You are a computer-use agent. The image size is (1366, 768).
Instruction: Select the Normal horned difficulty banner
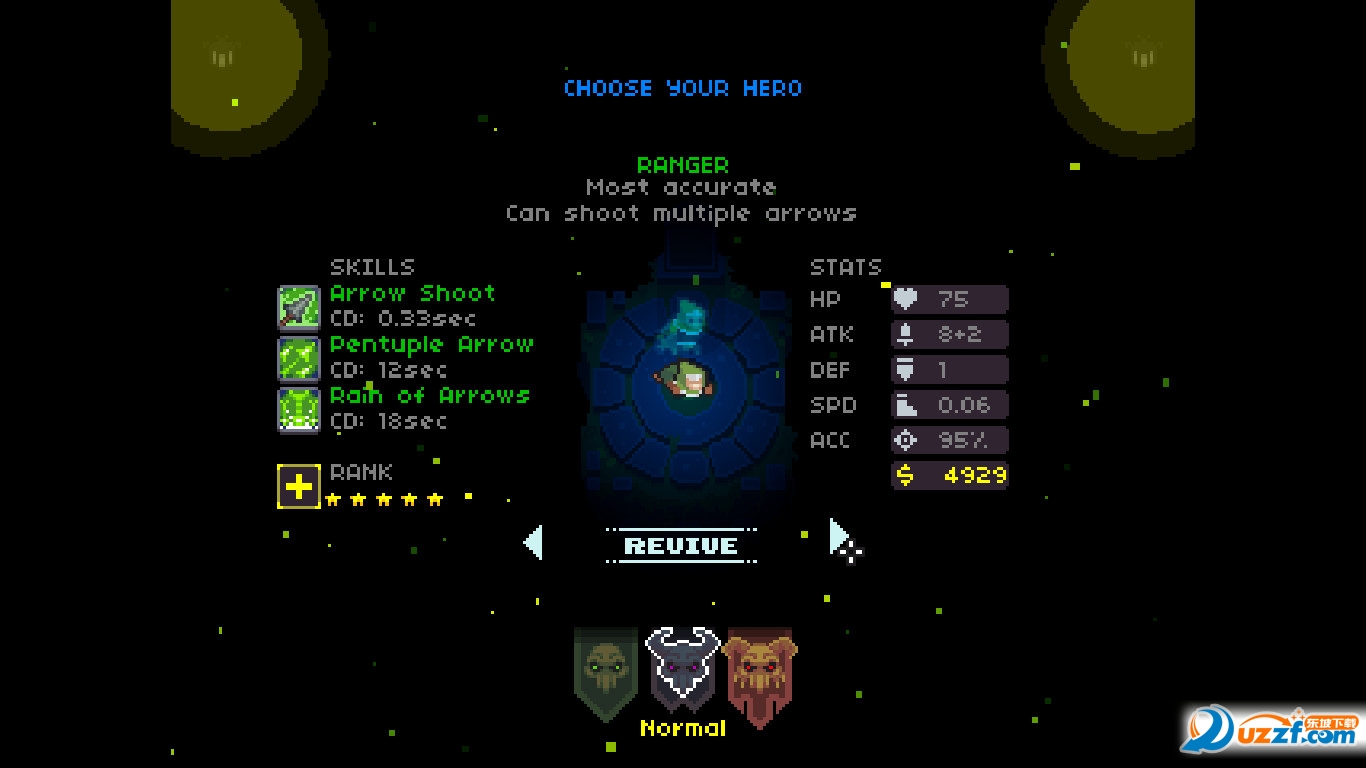point(683,668)
